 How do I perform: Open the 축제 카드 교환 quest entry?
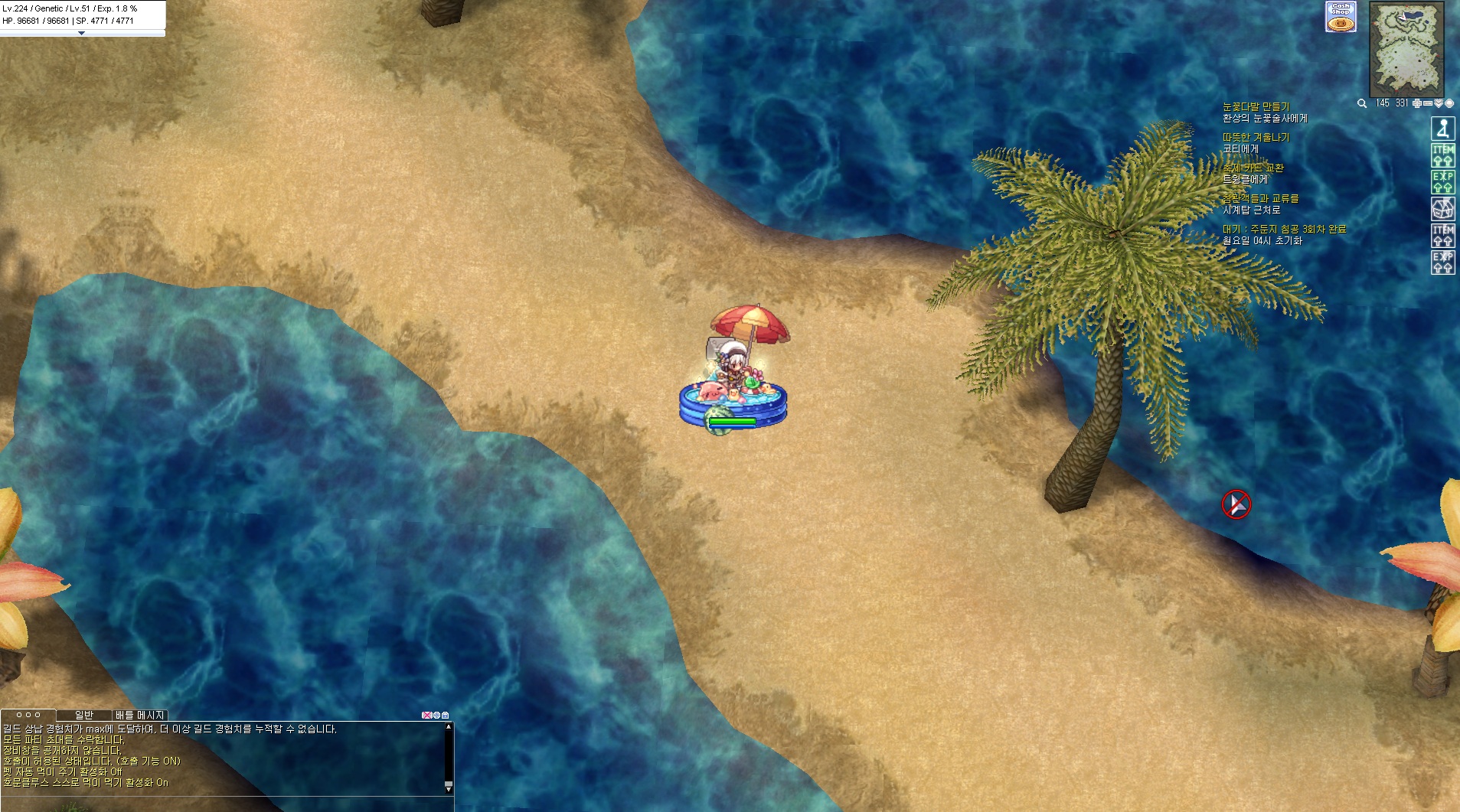[1253, 168]
